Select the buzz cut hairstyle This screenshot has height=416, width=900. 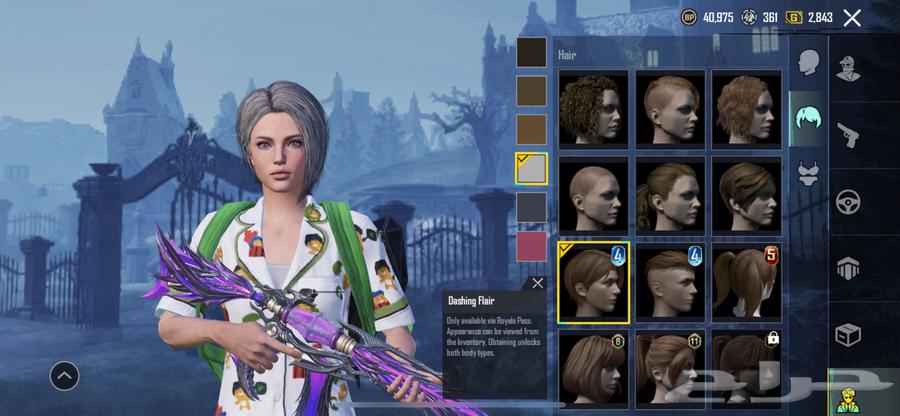[594, 193]
